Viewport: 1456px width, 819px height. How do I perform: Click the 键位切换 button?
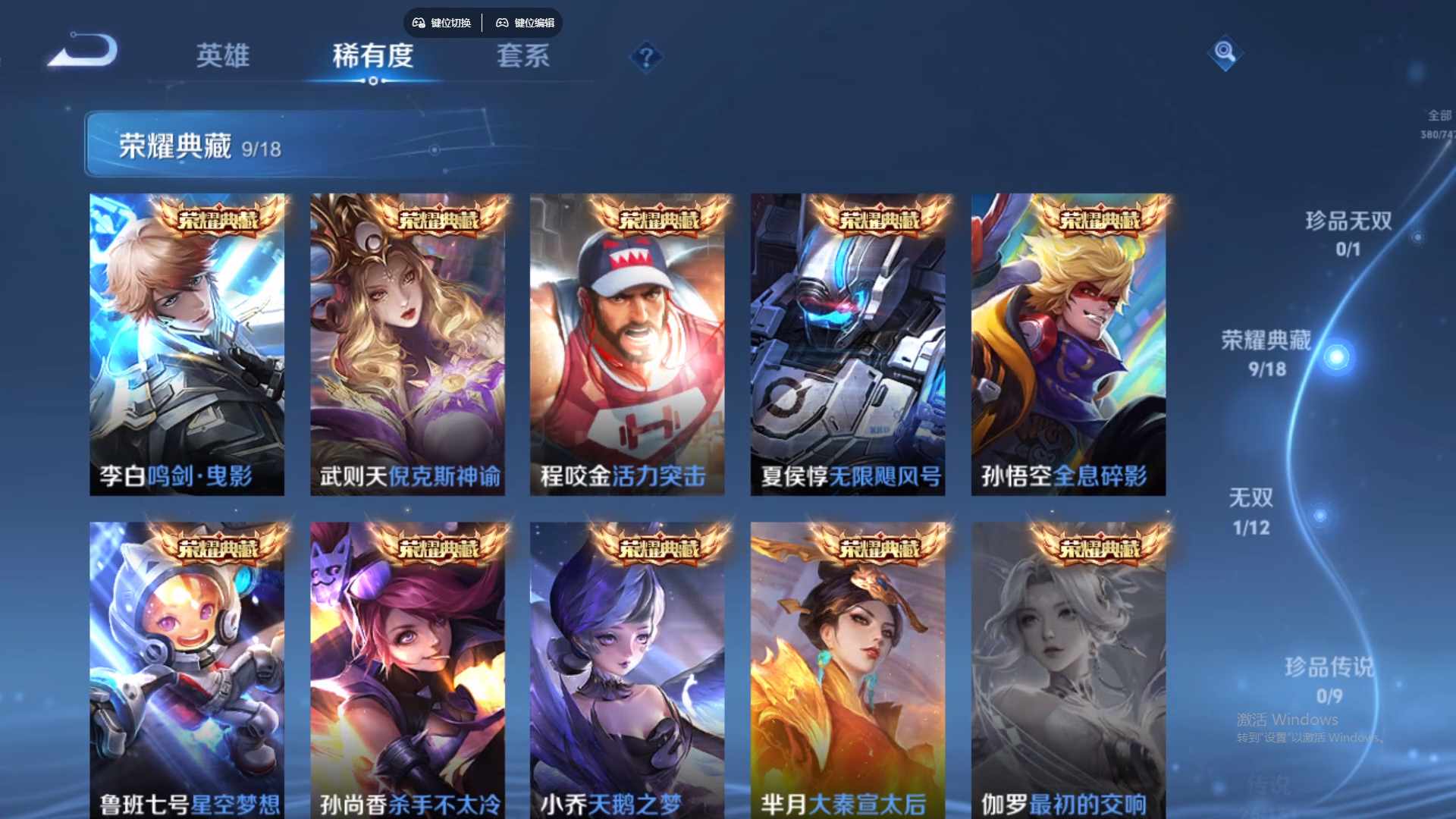[442, 23]
